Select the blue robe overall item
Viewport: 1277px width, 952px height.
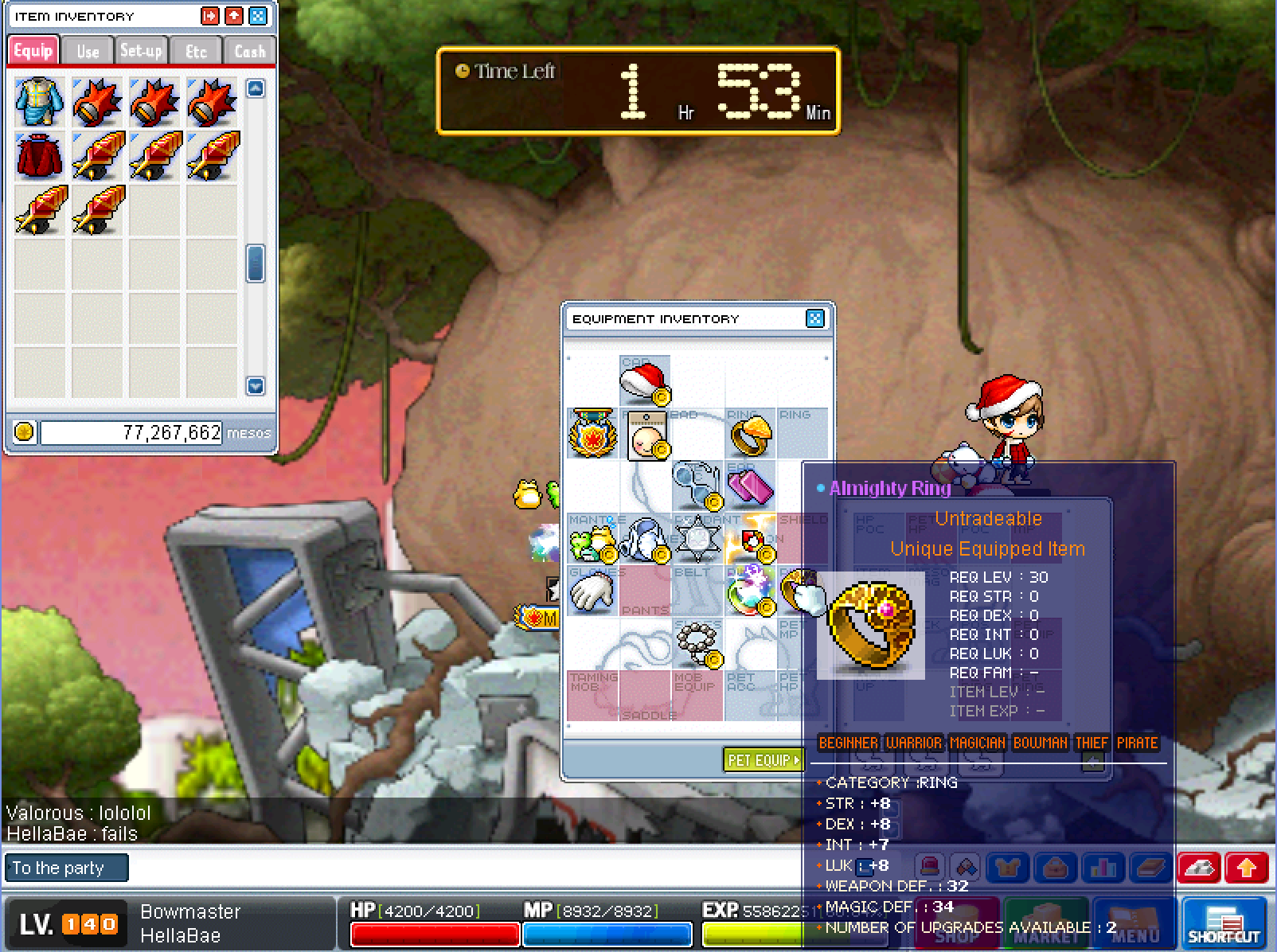40,102
